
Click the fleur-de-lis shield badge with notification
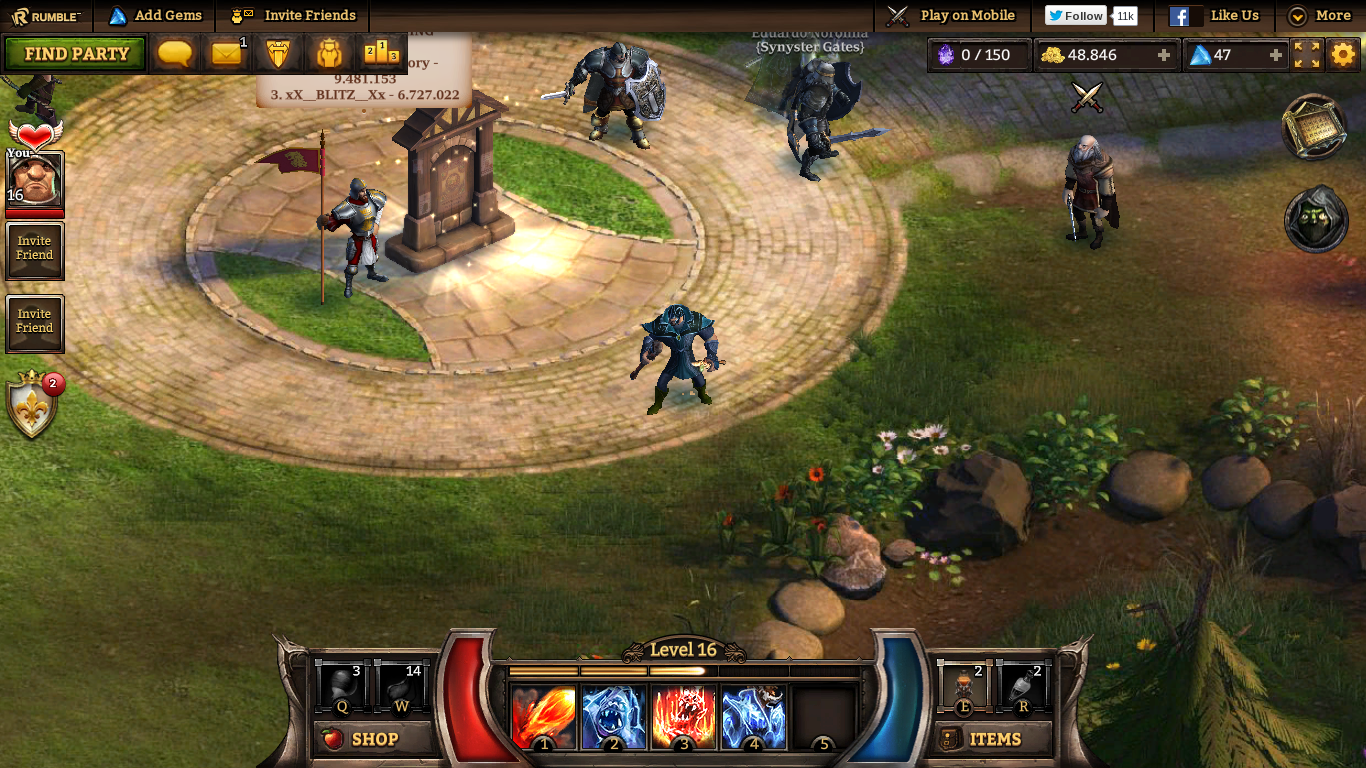[x=33, y=405]
